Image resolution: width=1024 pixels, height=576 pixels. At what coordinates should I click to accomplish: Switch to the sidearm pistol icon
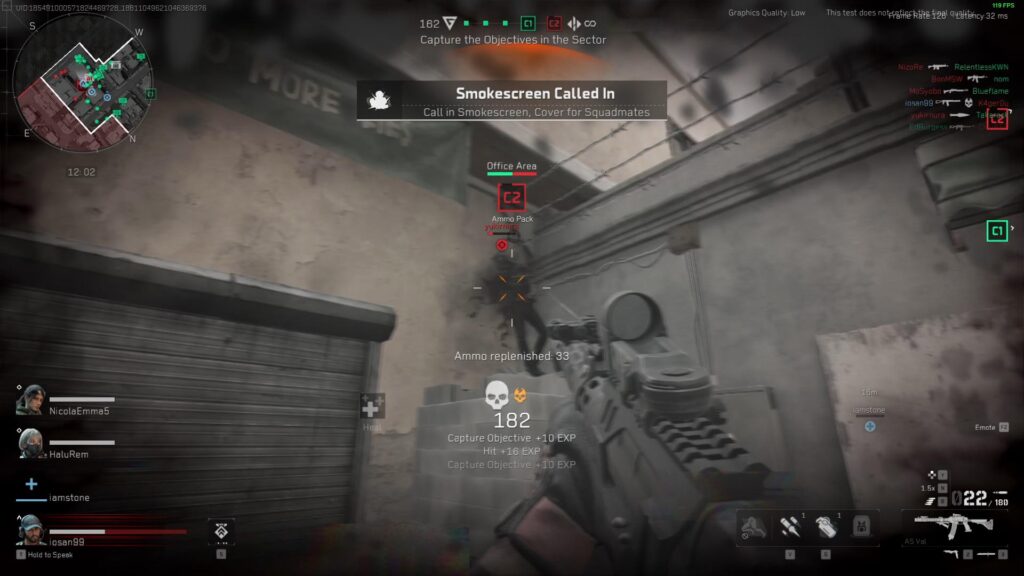[x=947, y=553]
